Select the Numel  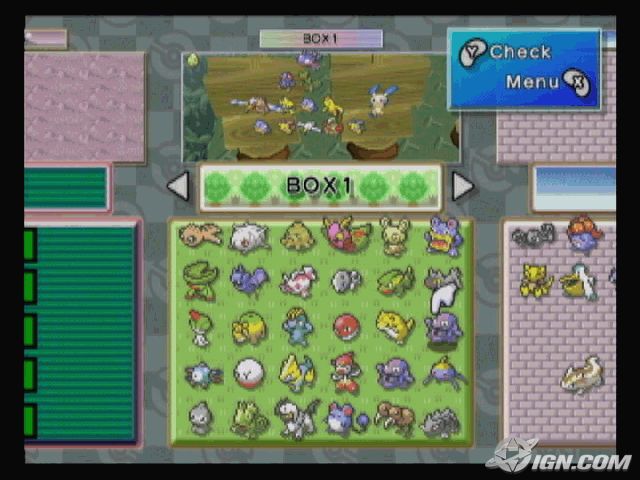click(249, 327)
